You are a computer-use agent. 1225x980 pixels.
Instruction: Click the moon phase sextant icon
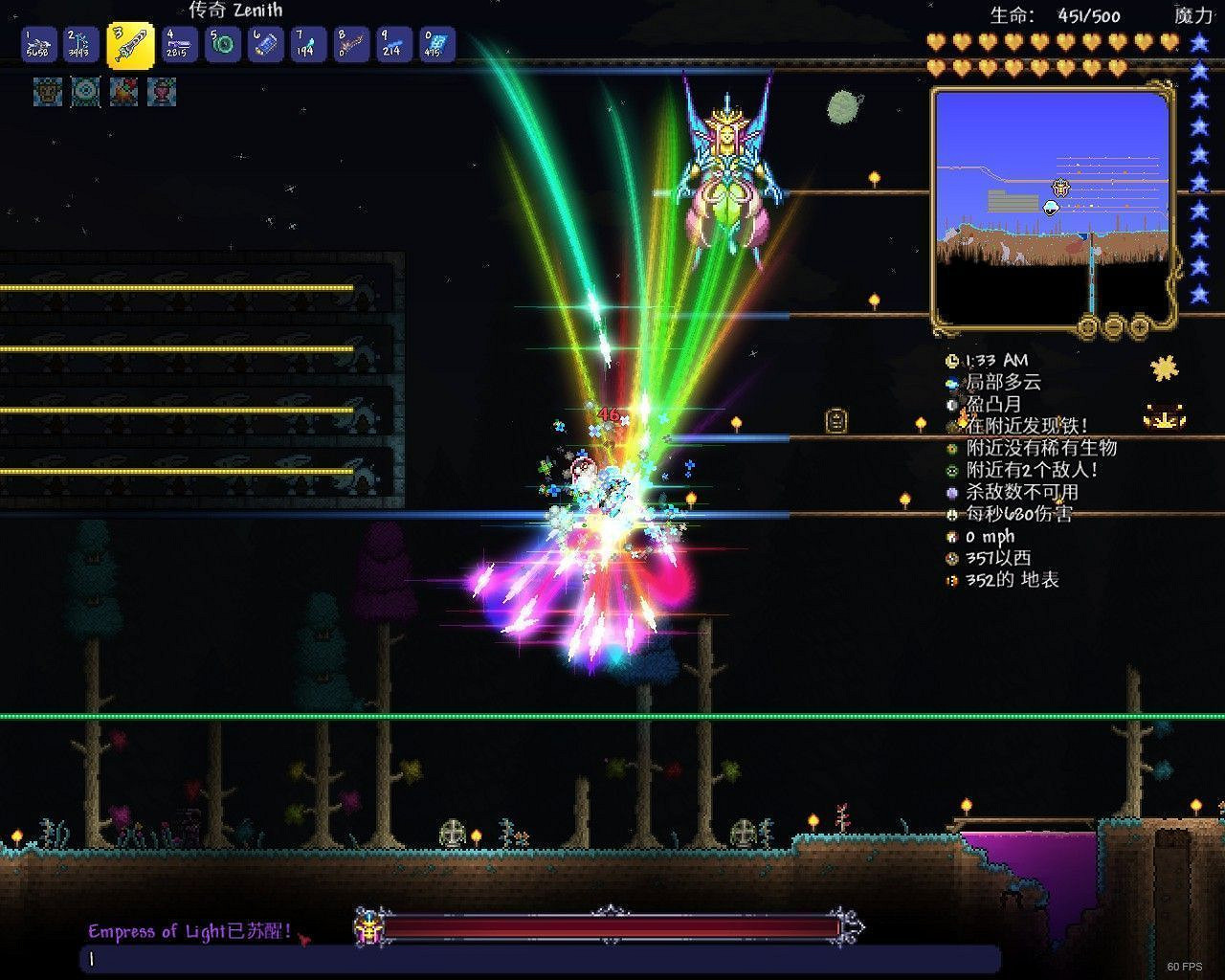click(951, 405)
